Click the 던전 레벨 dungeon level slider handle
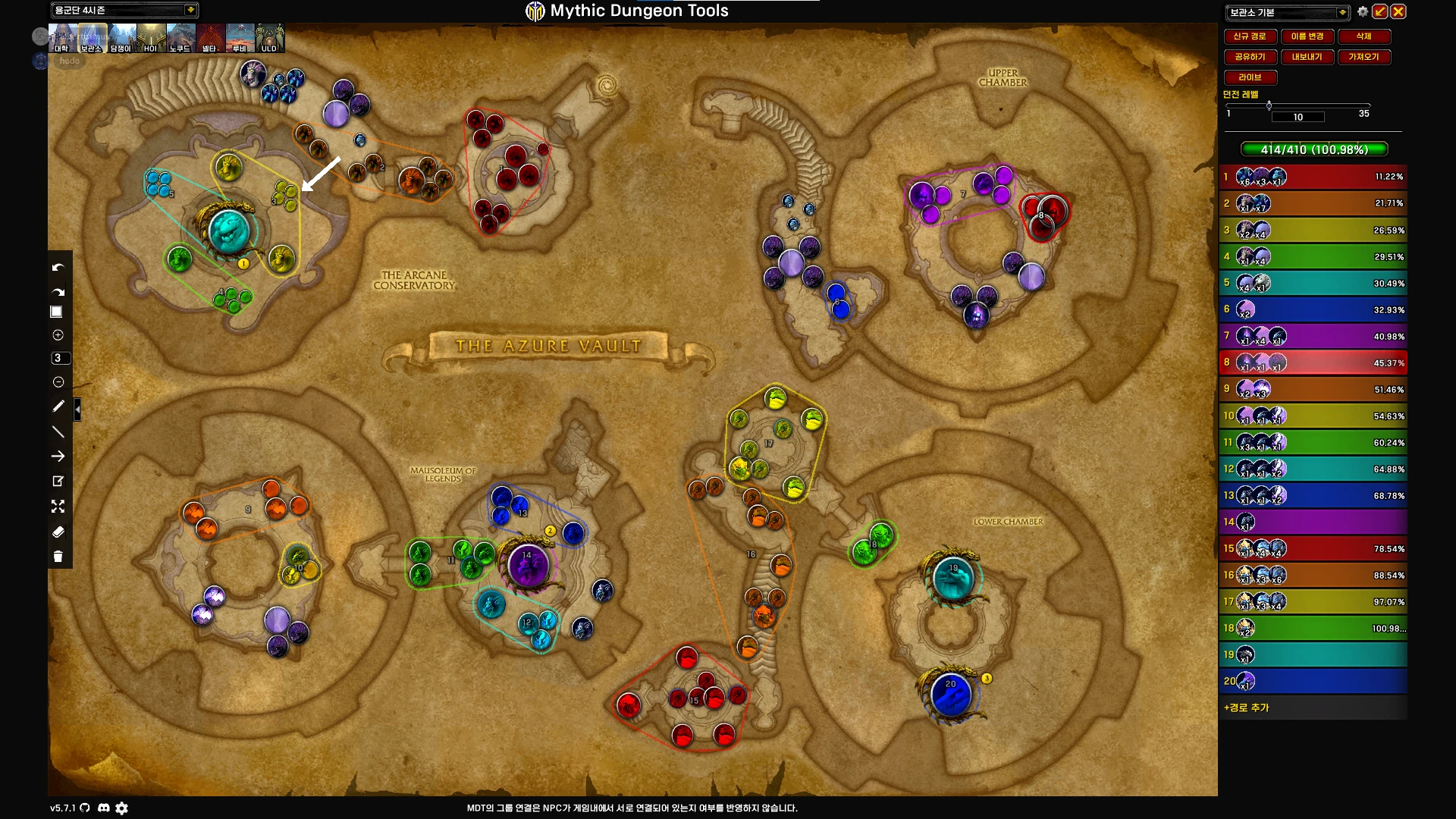Screen dimensions: 1456x819 point(1269,105)
